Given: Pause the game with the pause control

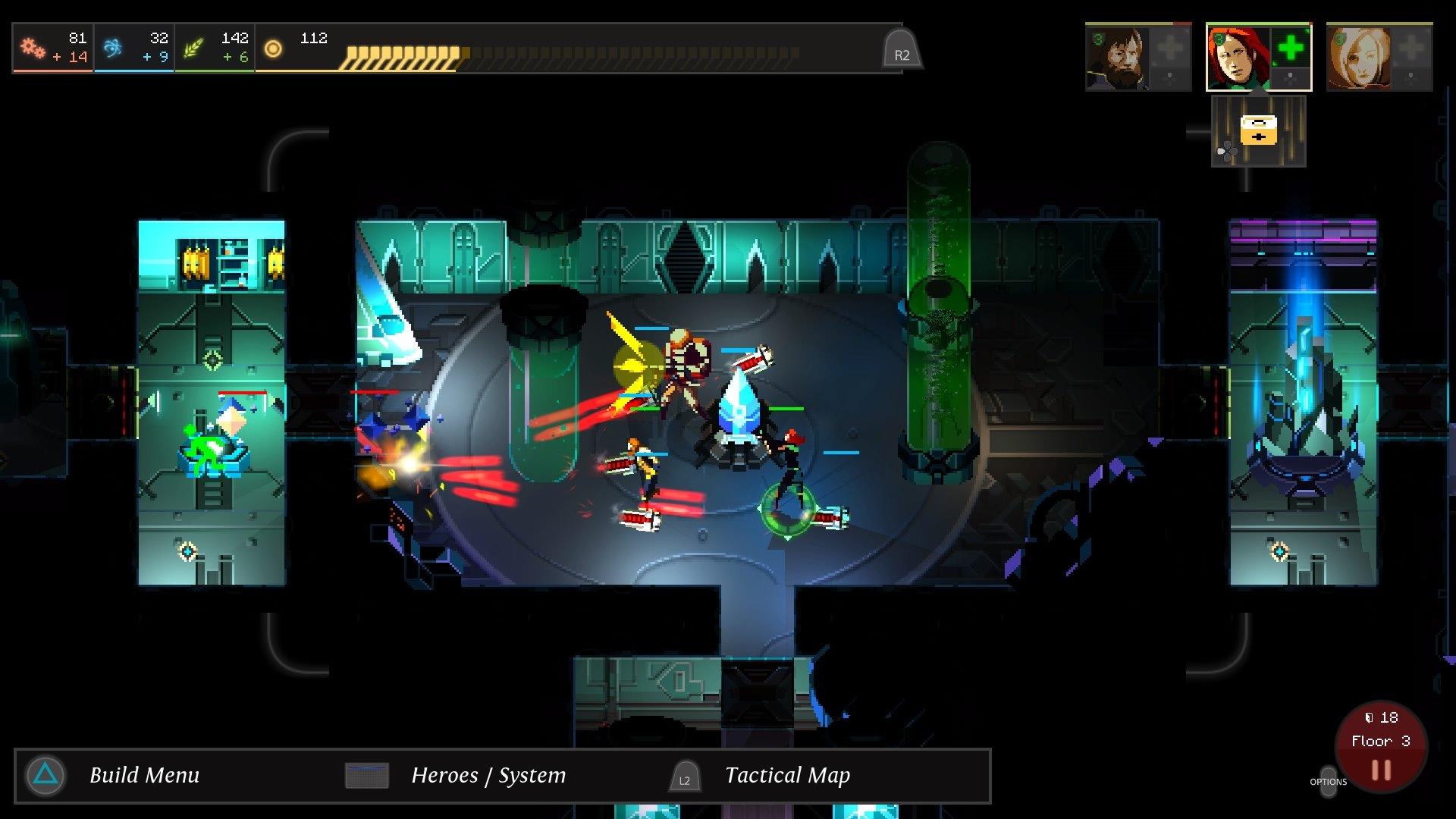Looking at the screenshot, I should click(1382, 770).
